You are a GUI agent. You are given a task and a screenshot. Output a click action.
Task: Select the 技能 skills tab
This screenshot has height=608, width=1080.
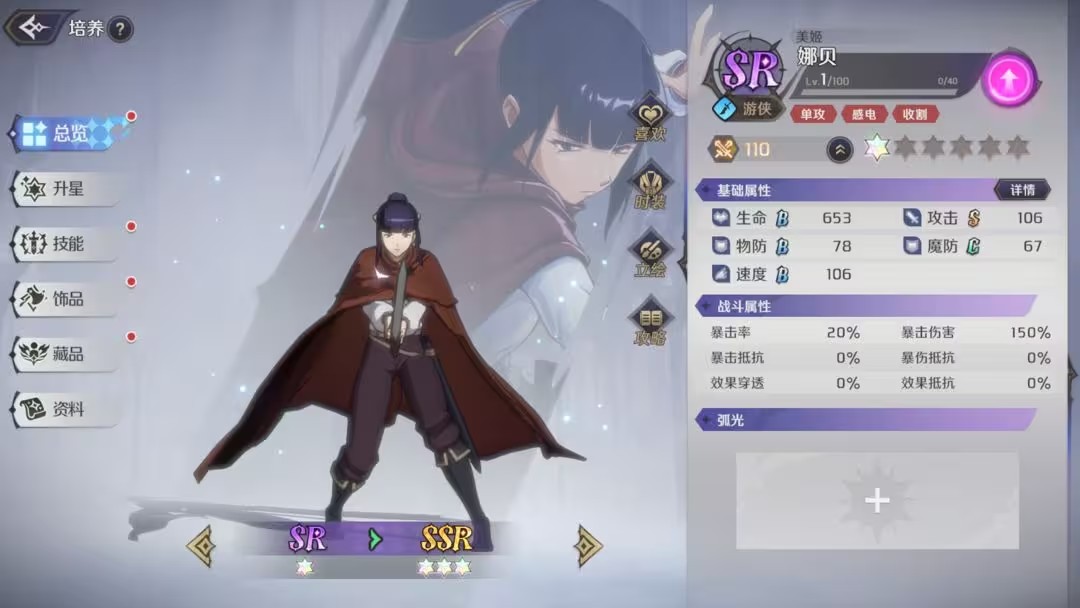[66, 243]
